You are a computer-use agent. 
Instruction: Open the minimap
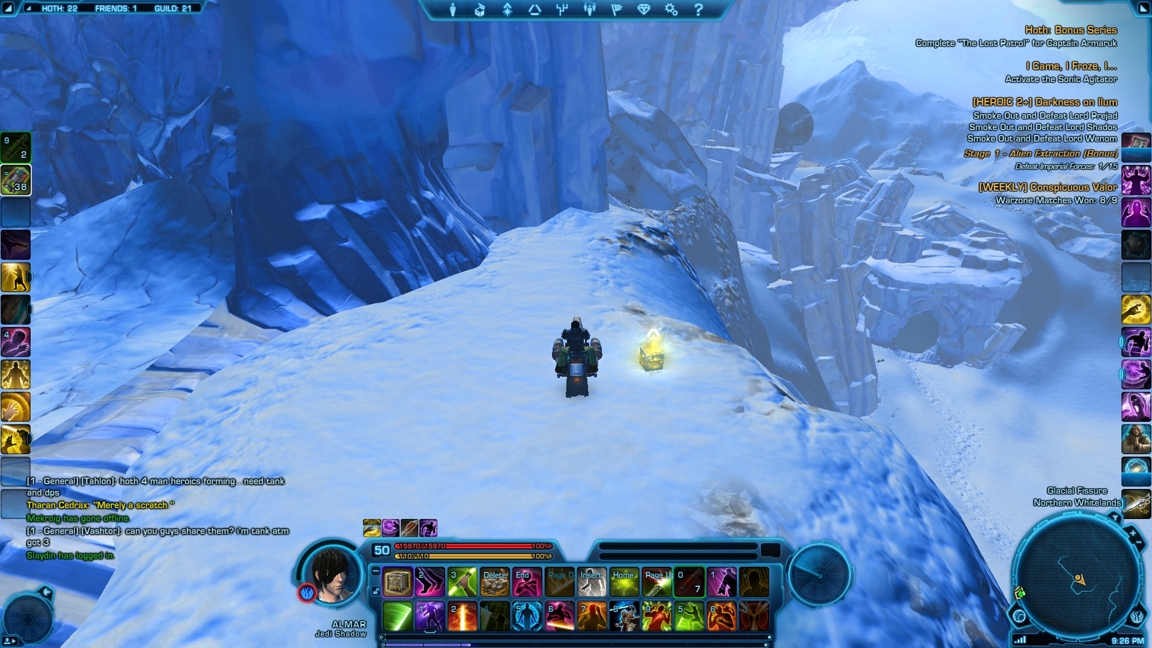click(1077, 577)
